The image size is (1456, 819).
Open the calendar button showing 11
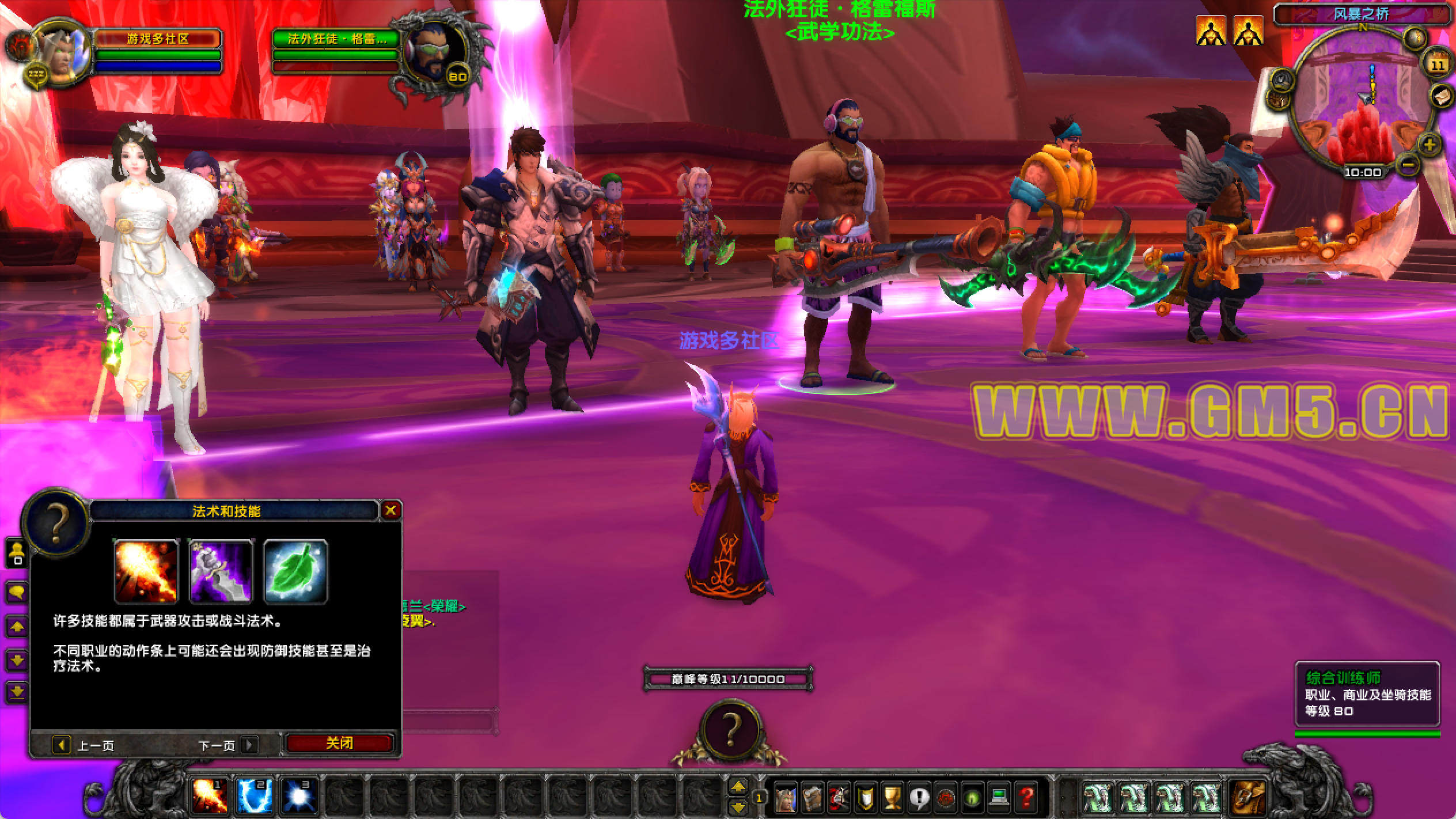1438,63
